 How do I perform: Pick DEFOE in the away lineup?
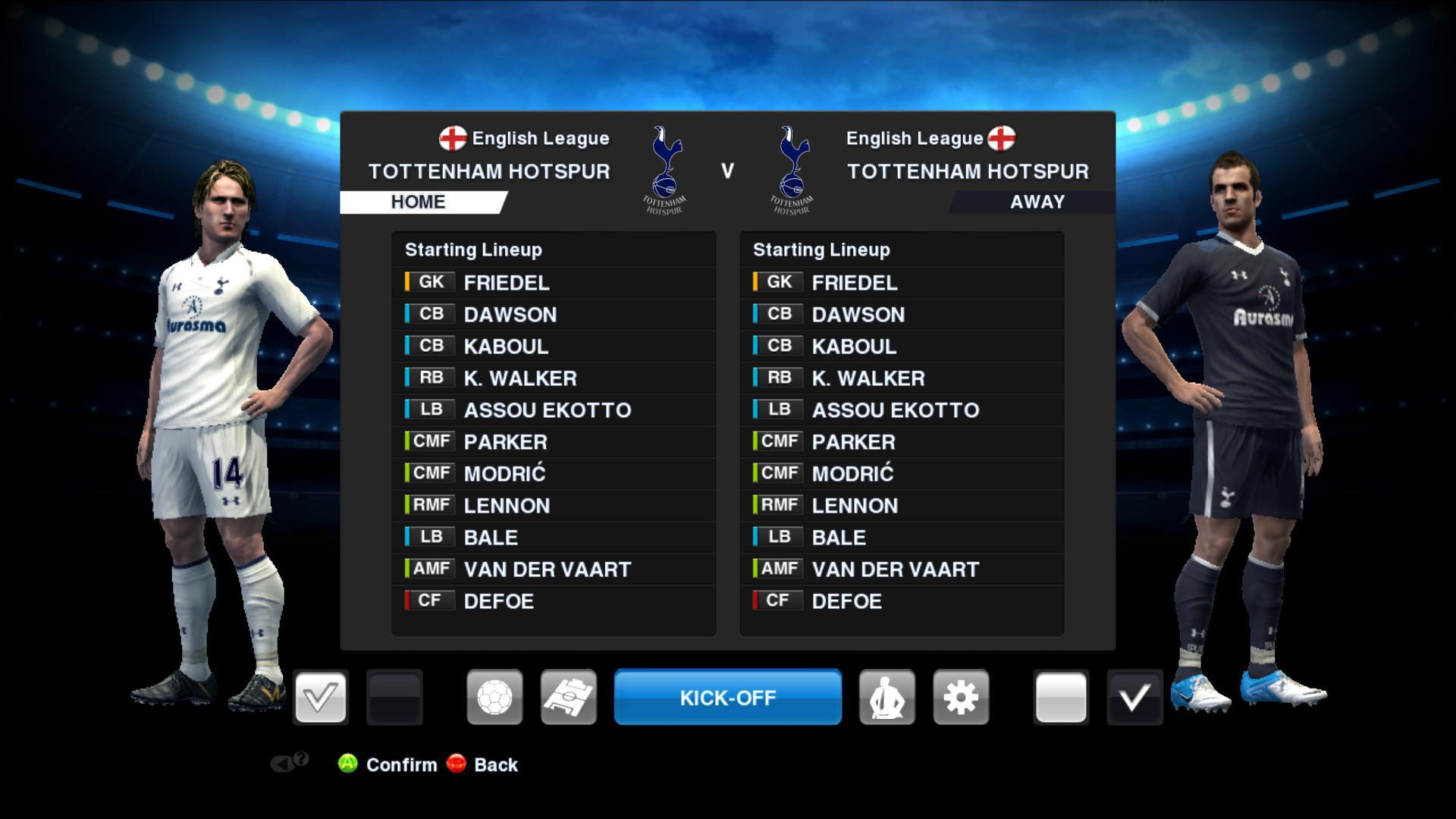846,601
